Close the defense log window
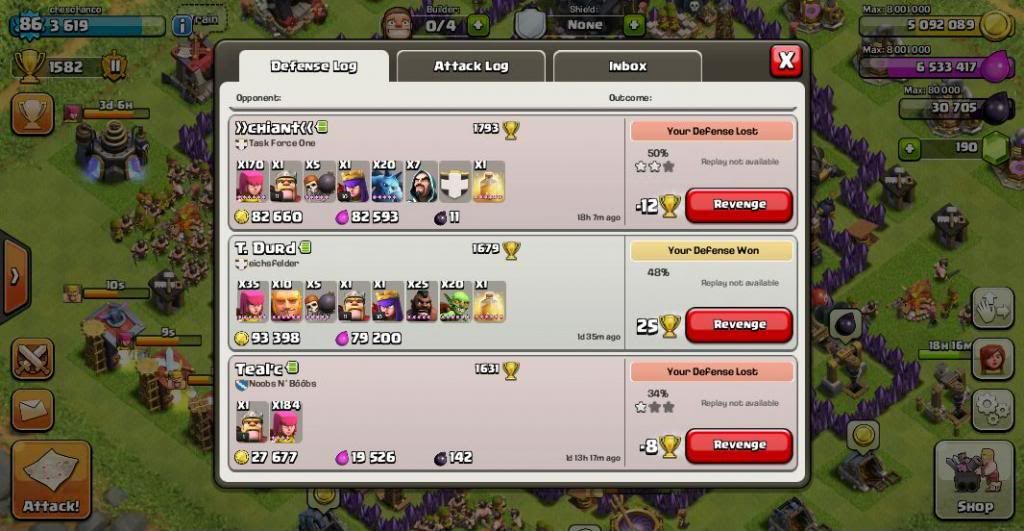This screenshot has width=1024, height=531. 786,61
